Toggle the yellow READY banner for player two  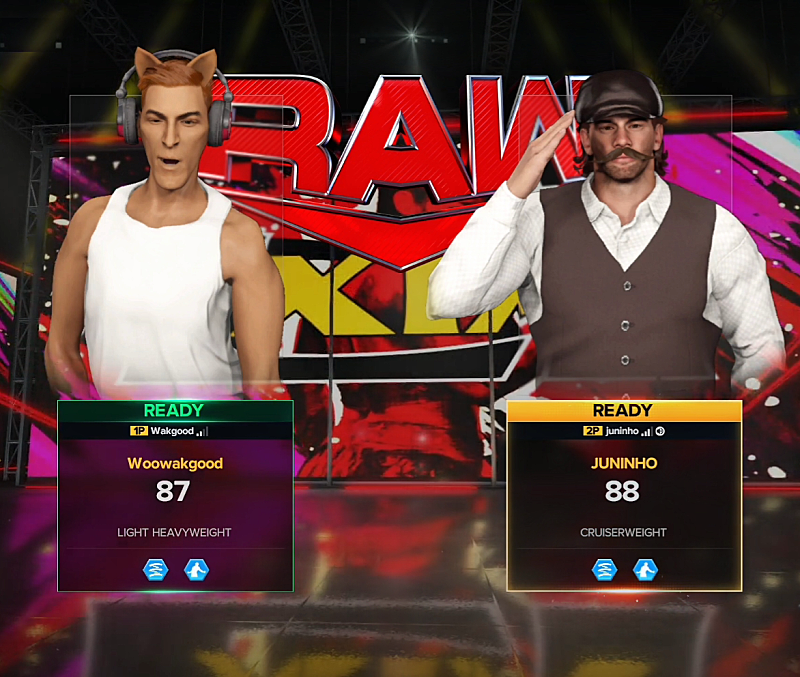[x=623, y=410]
